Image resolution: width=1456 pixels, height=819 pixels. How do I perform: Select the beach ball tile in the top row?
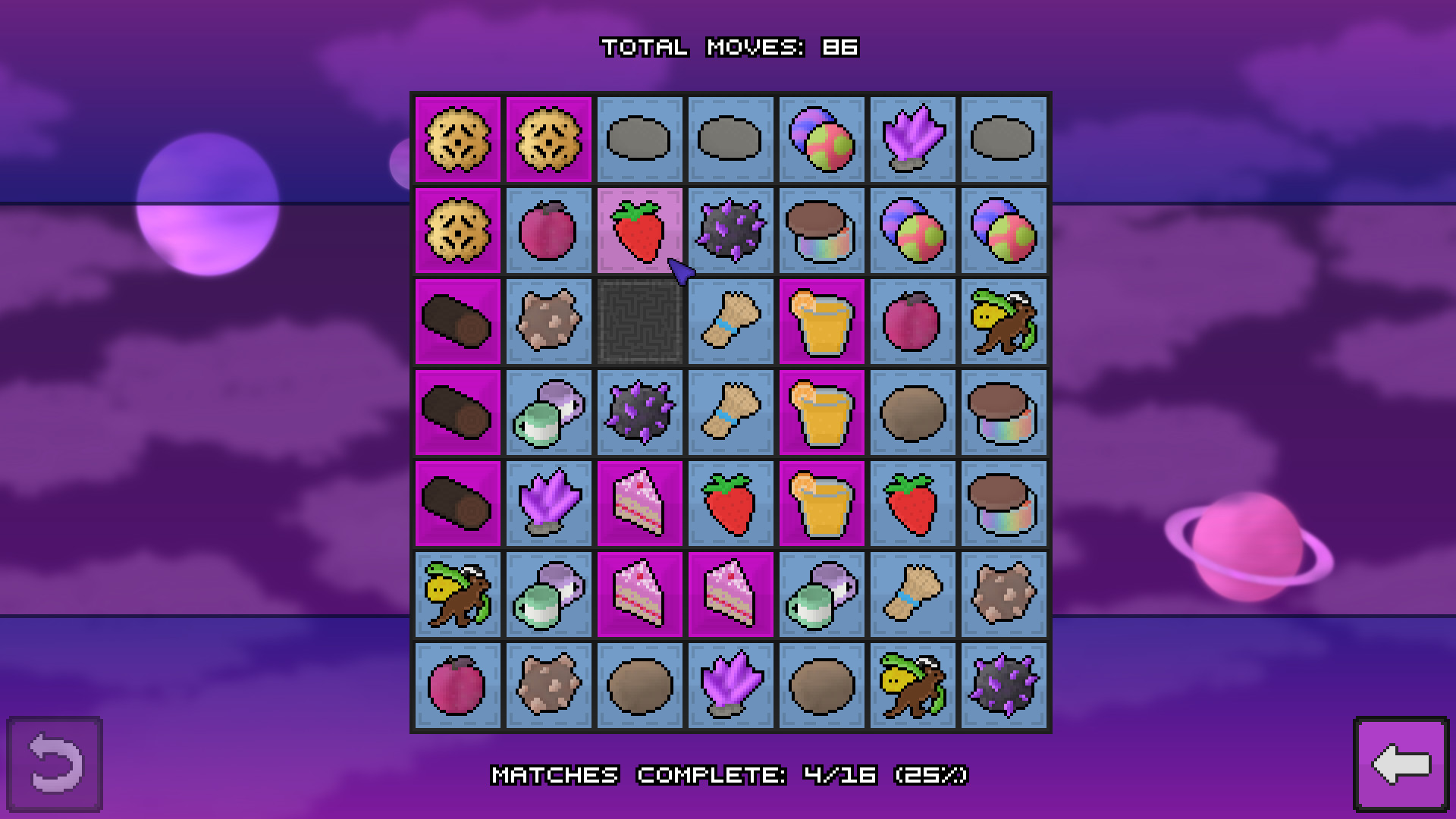(x=821, y=140)
